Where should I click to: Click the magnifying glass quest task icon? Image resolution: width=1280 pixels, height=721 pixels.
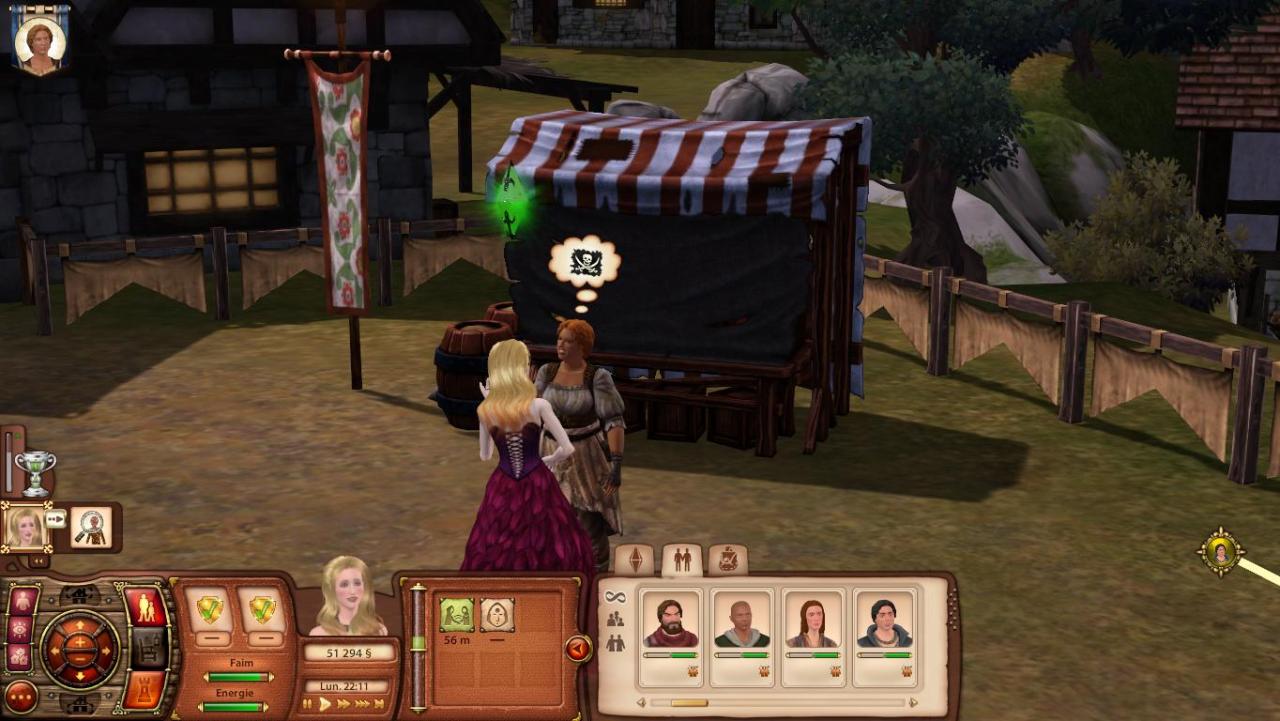[x=90, y=527]
